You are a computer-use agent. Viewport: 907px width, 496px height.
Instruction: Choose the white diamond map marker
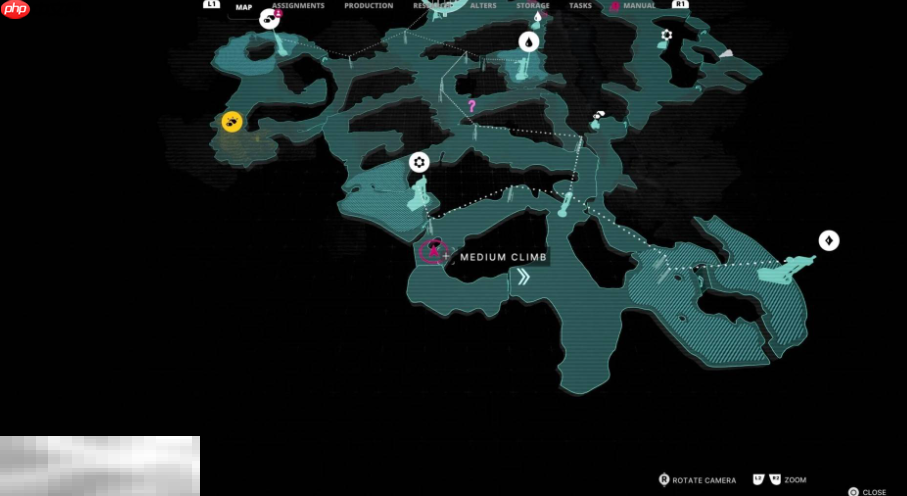pos(829,240)
